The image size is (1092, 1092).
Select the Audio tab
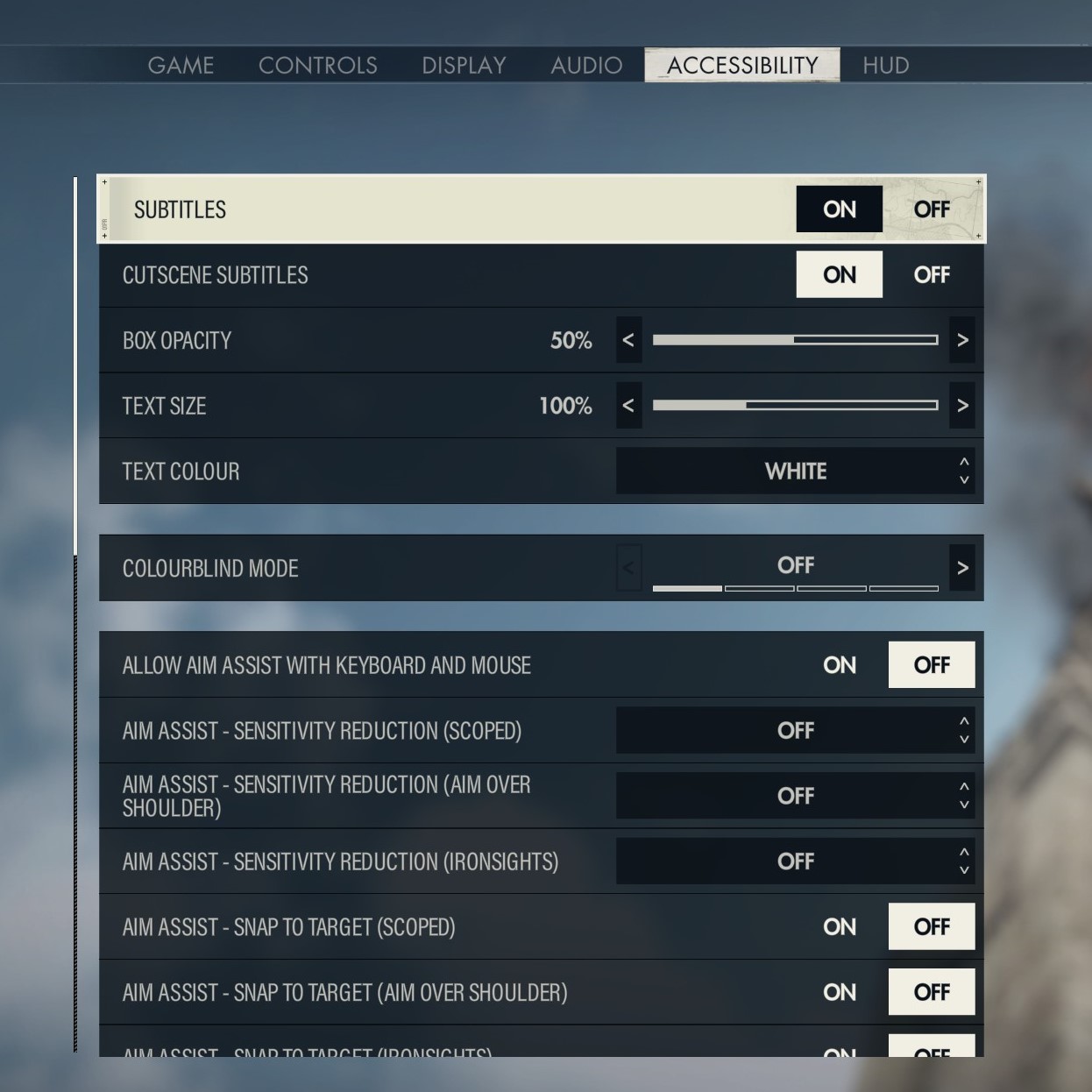[586, 66]
